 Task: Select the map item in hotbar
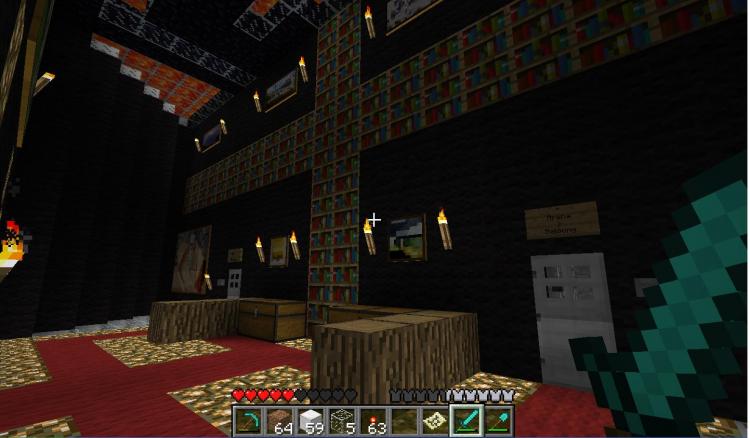pyautogui.click(x=435, y=421)
